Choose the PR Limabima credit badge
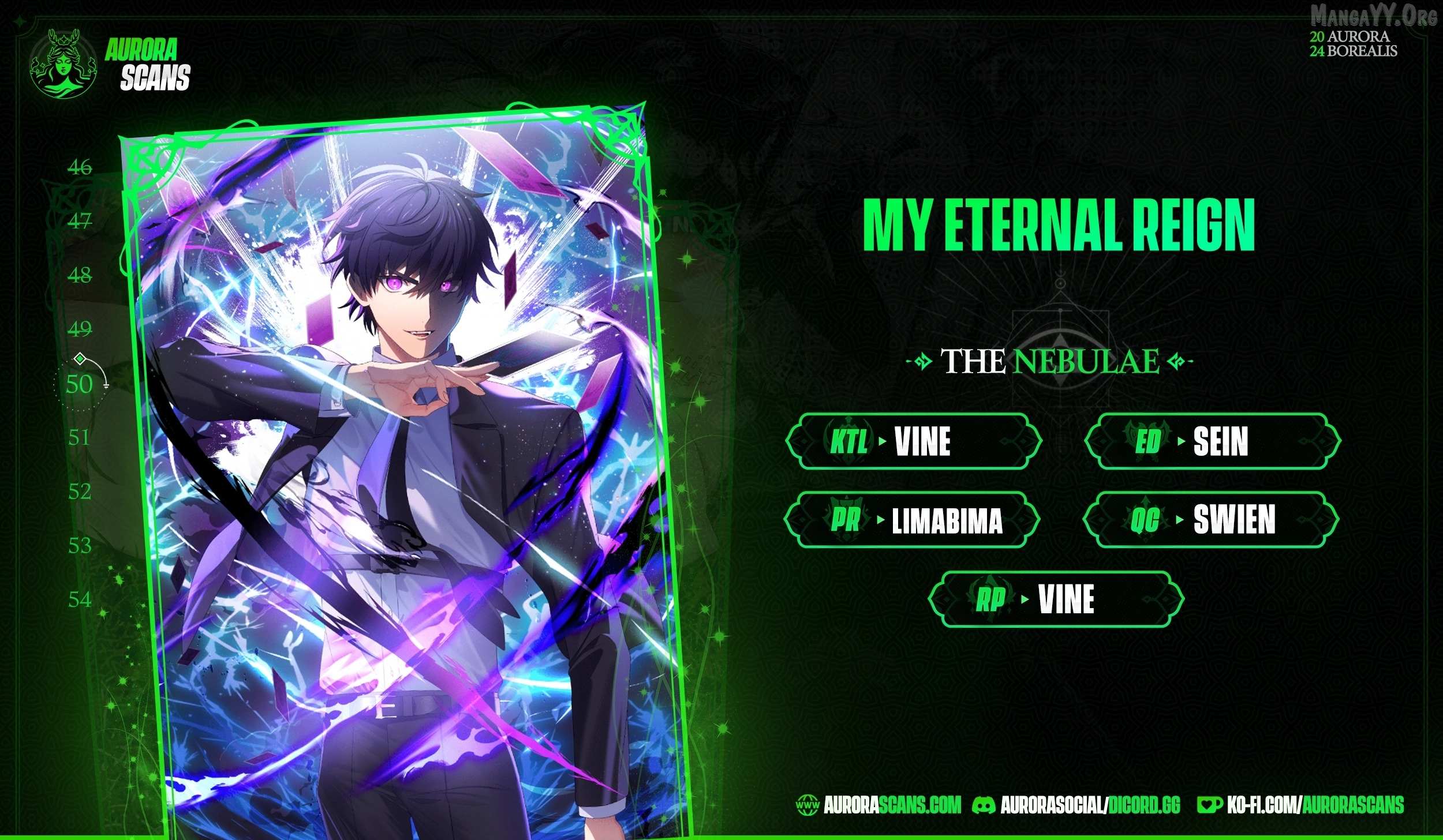 (912, 520)
